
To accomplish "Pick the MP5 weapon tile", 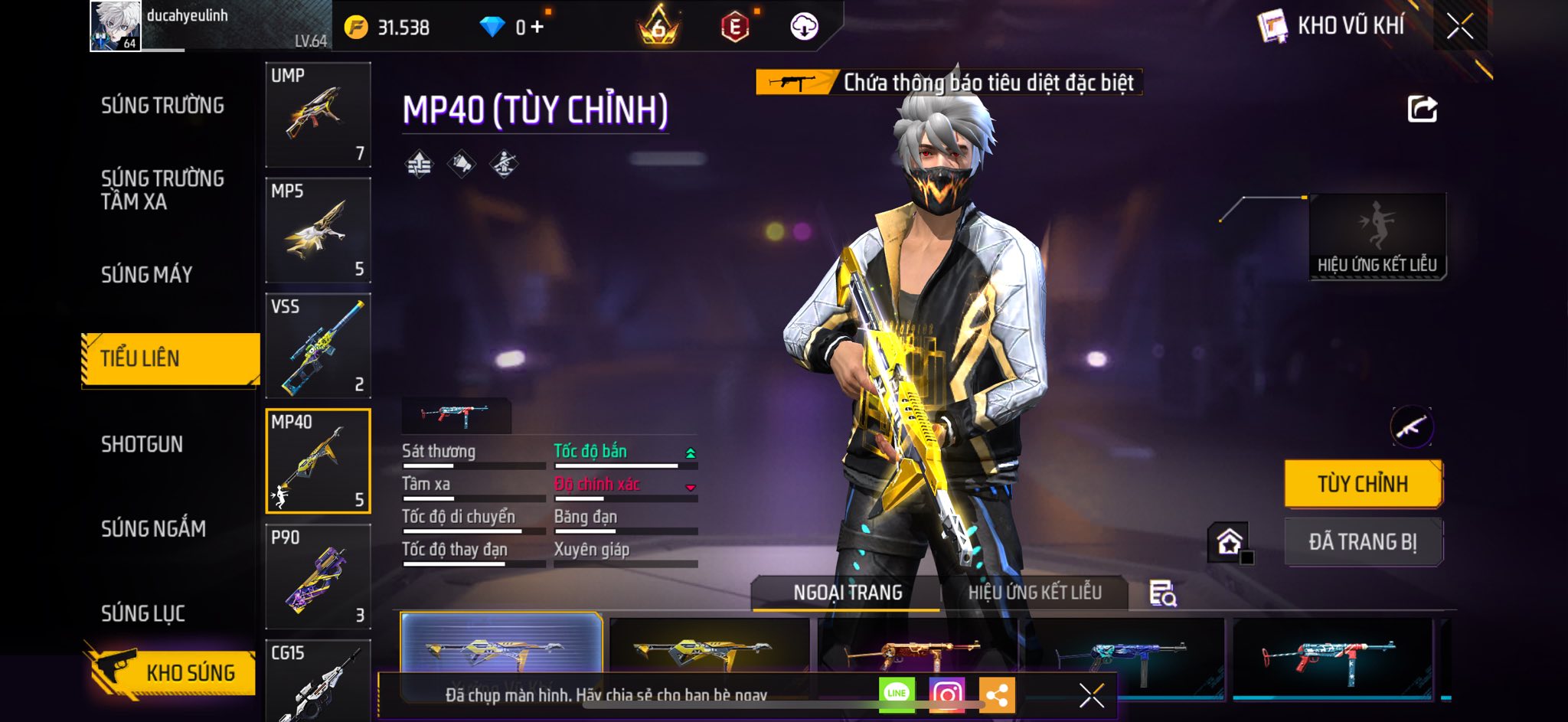I will 318,230.
